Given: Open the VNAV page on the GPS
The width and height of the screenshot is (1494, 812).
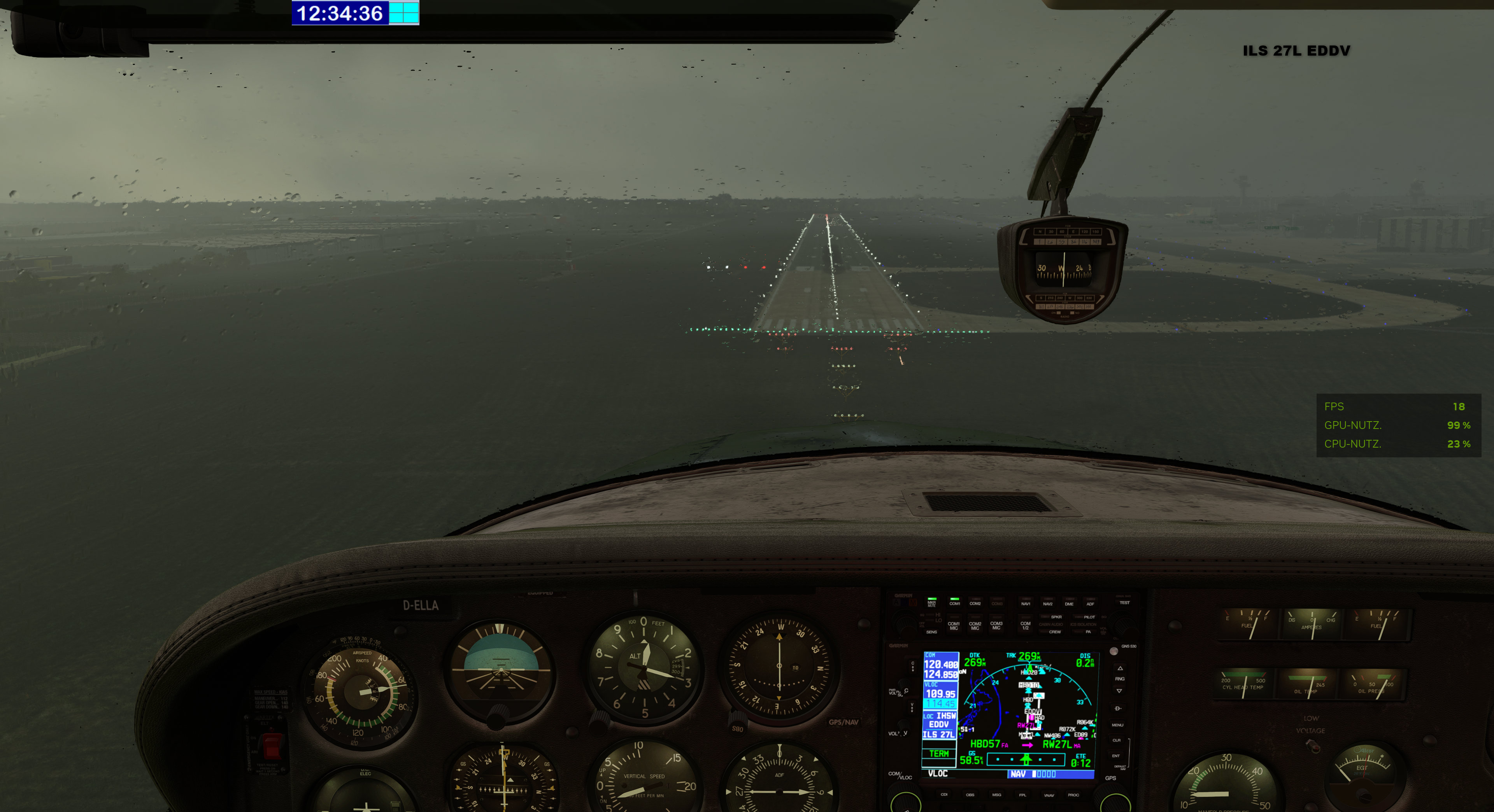Looking at the screenshot, I should [1049, 794].
